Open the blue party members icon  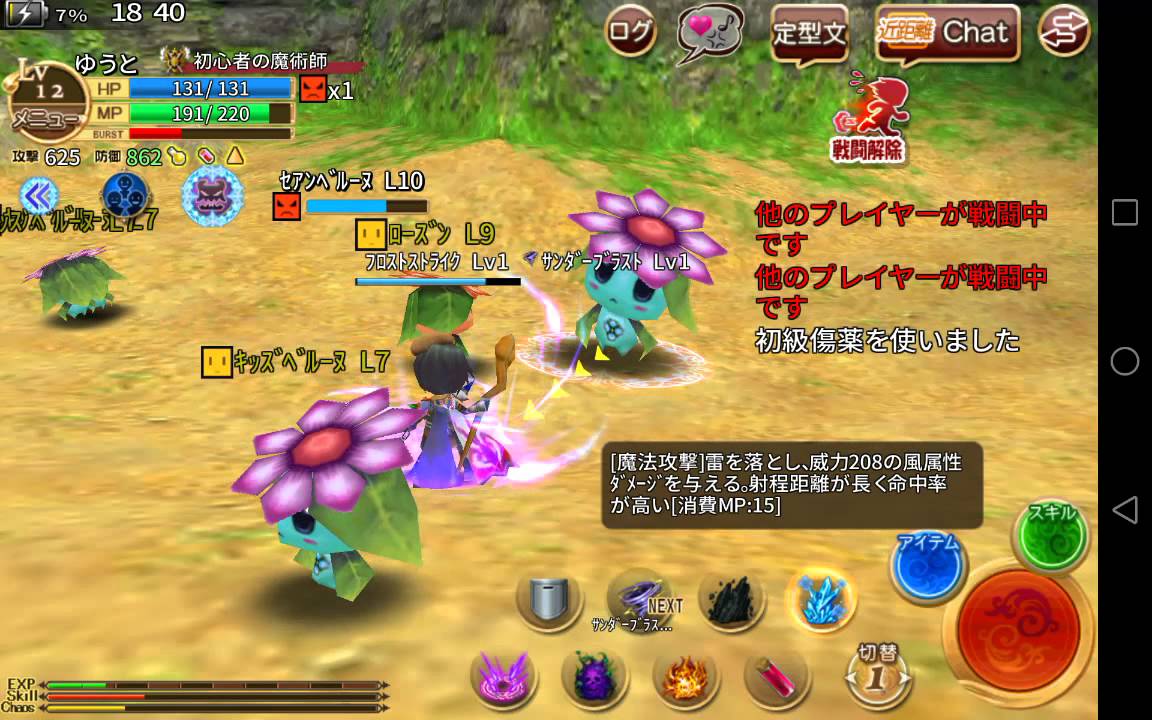(126, 194)
